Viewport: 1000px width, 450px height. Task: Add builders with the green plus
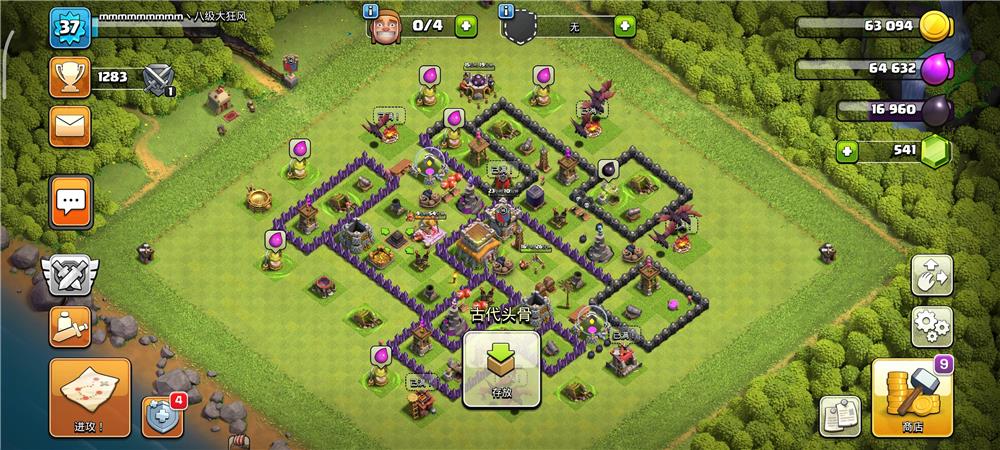466,26
